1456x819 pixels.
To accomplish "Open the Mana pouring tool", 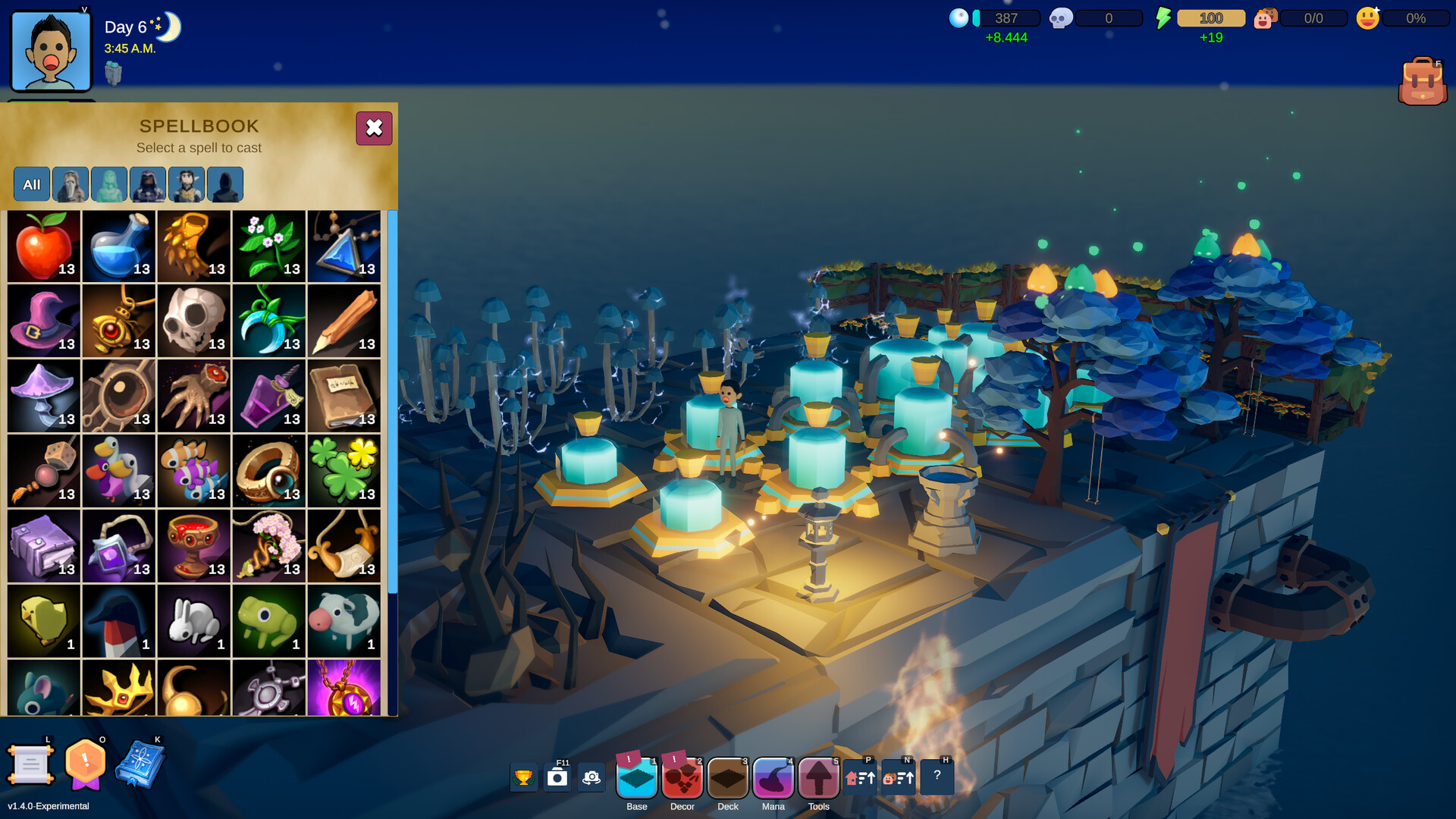I will point(773,777).
